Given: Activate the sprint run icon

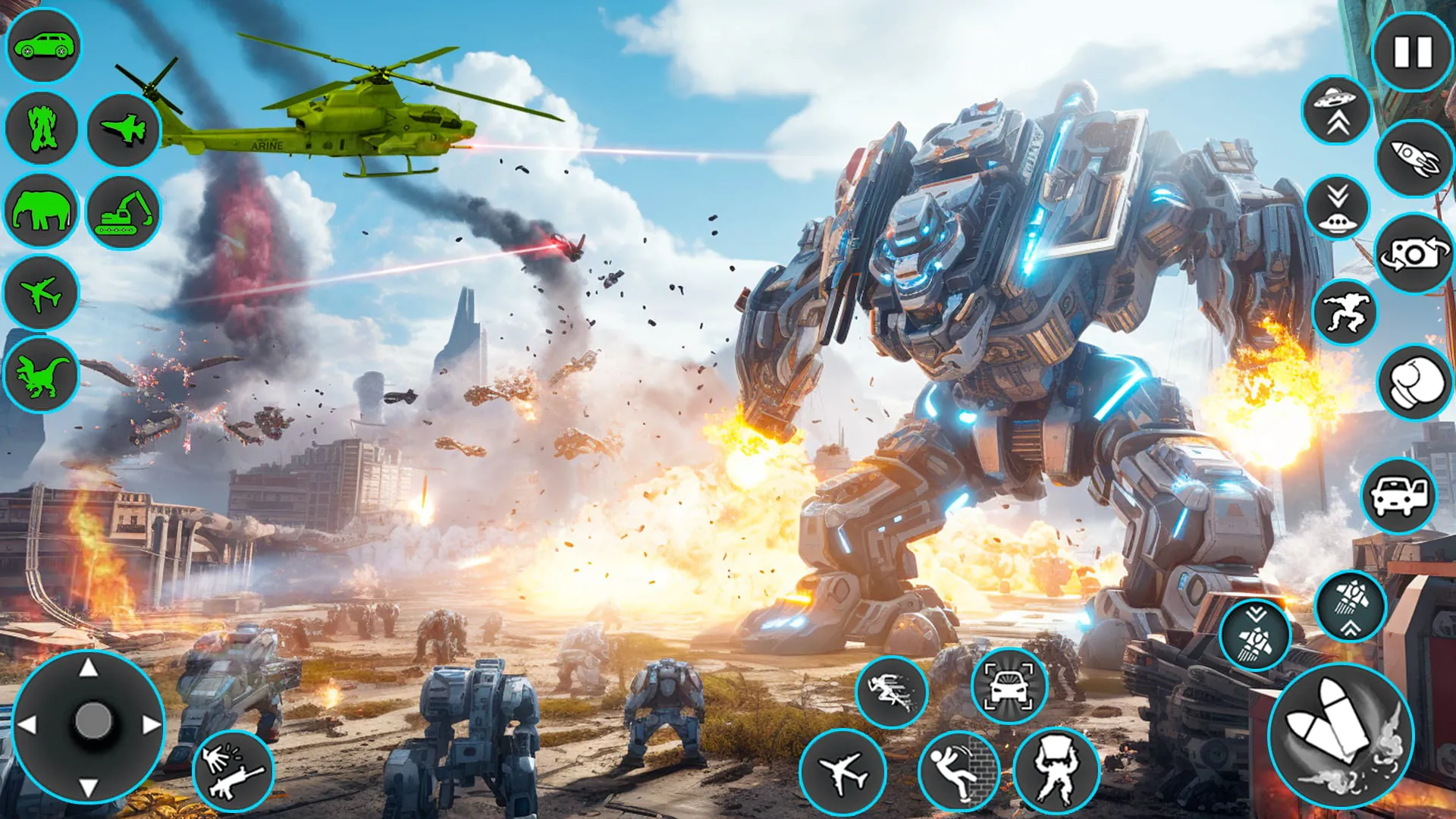Looking at the screenshot, I should click(x=891, y=694).
